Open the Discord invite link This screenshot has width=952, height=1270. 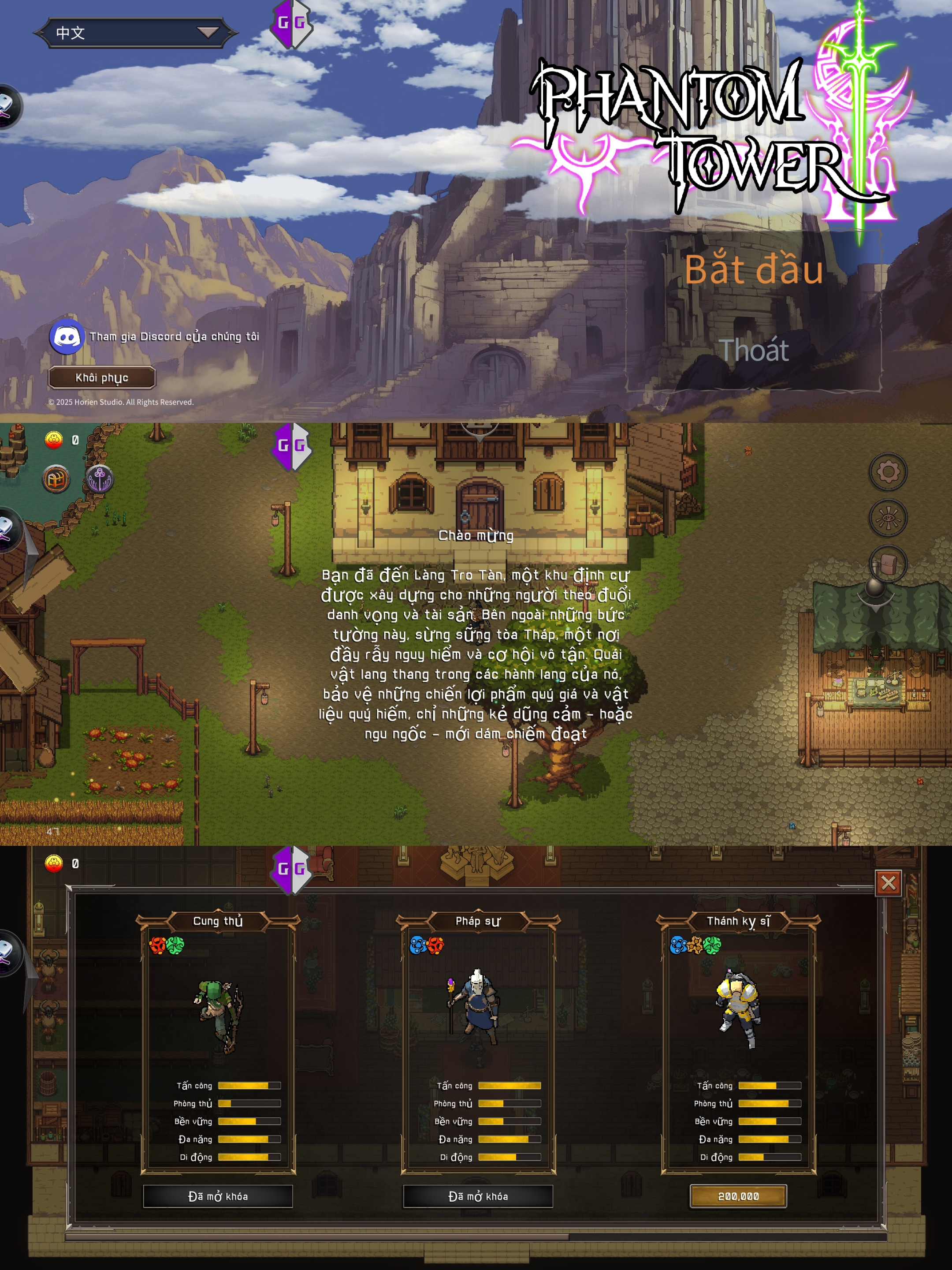click(67, 336)
